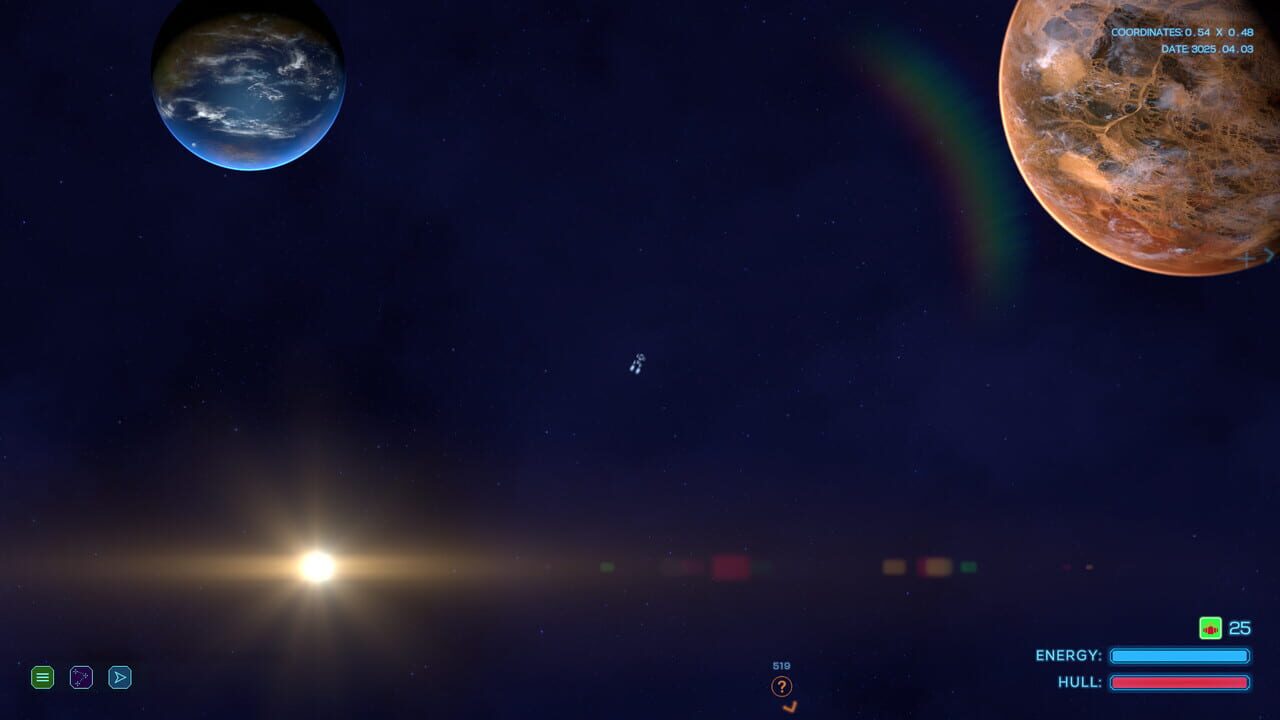Toggle the hamburger menu button open
Screen dimensions: 1280x720
point(42,677)
